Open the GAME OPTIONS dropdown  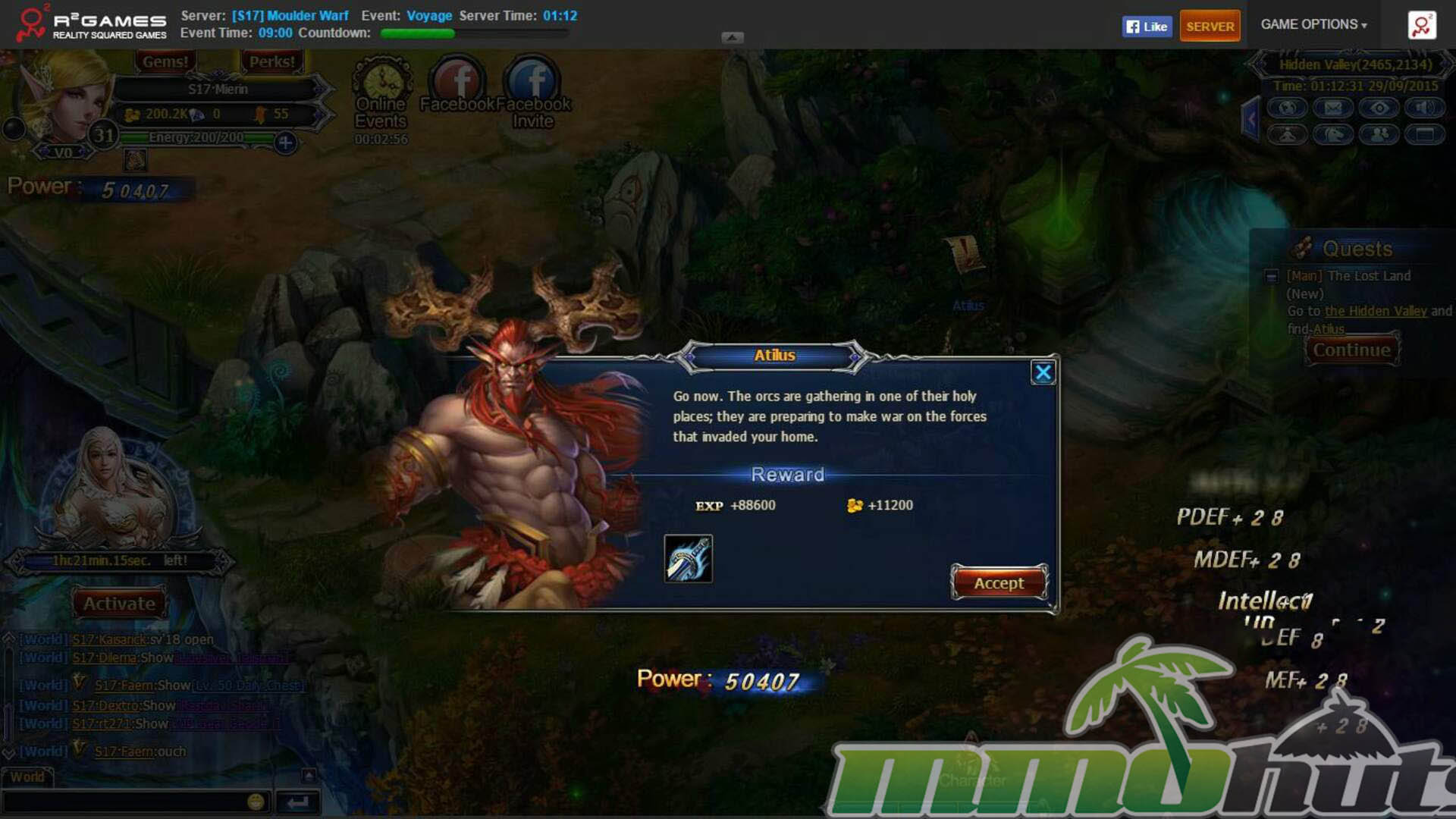click(1313, 24)
